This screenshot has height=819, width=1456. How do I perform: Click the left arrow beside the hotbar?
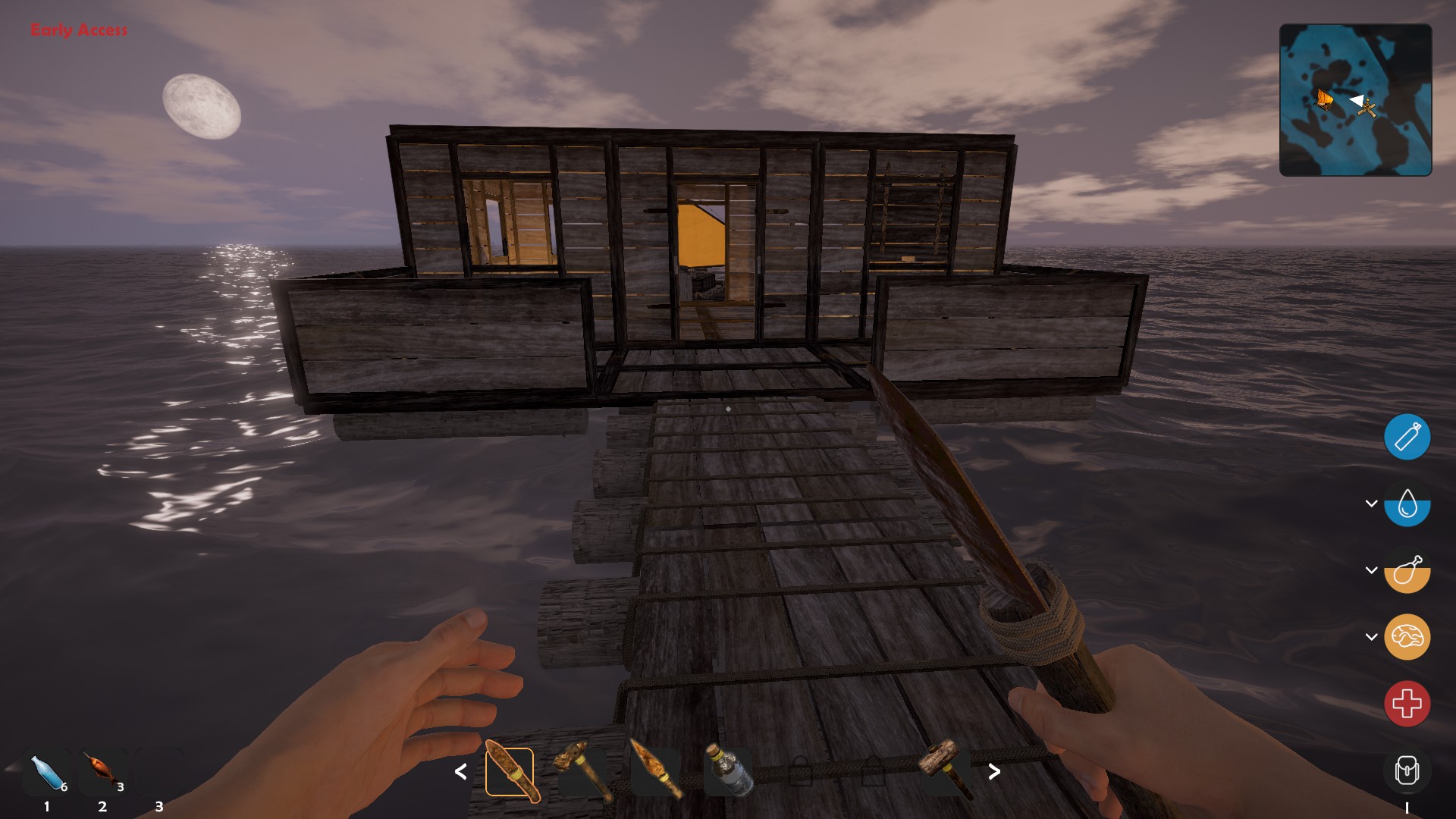[x=460, y=772]
